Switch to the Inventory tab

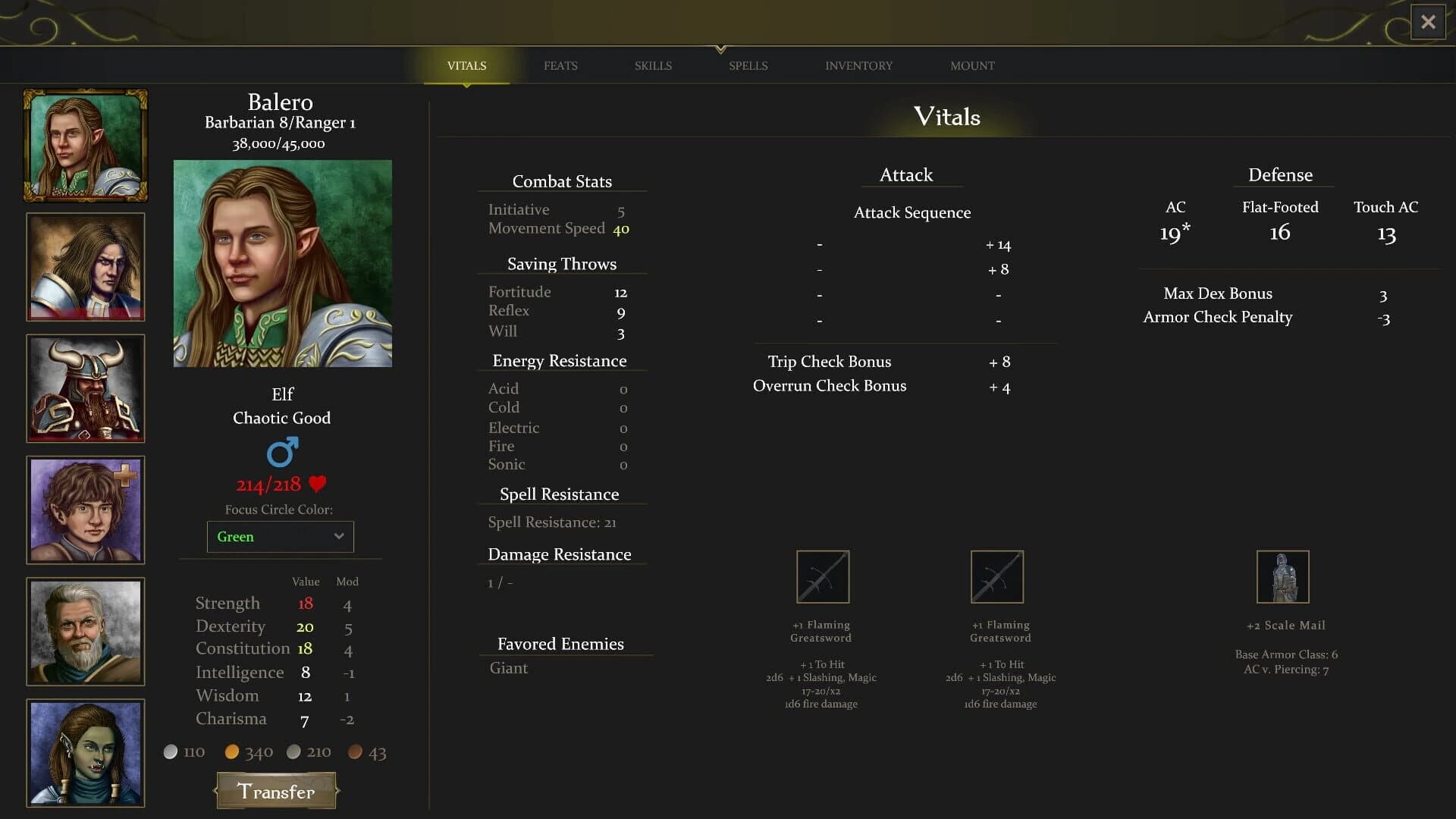tap(858, 65)
